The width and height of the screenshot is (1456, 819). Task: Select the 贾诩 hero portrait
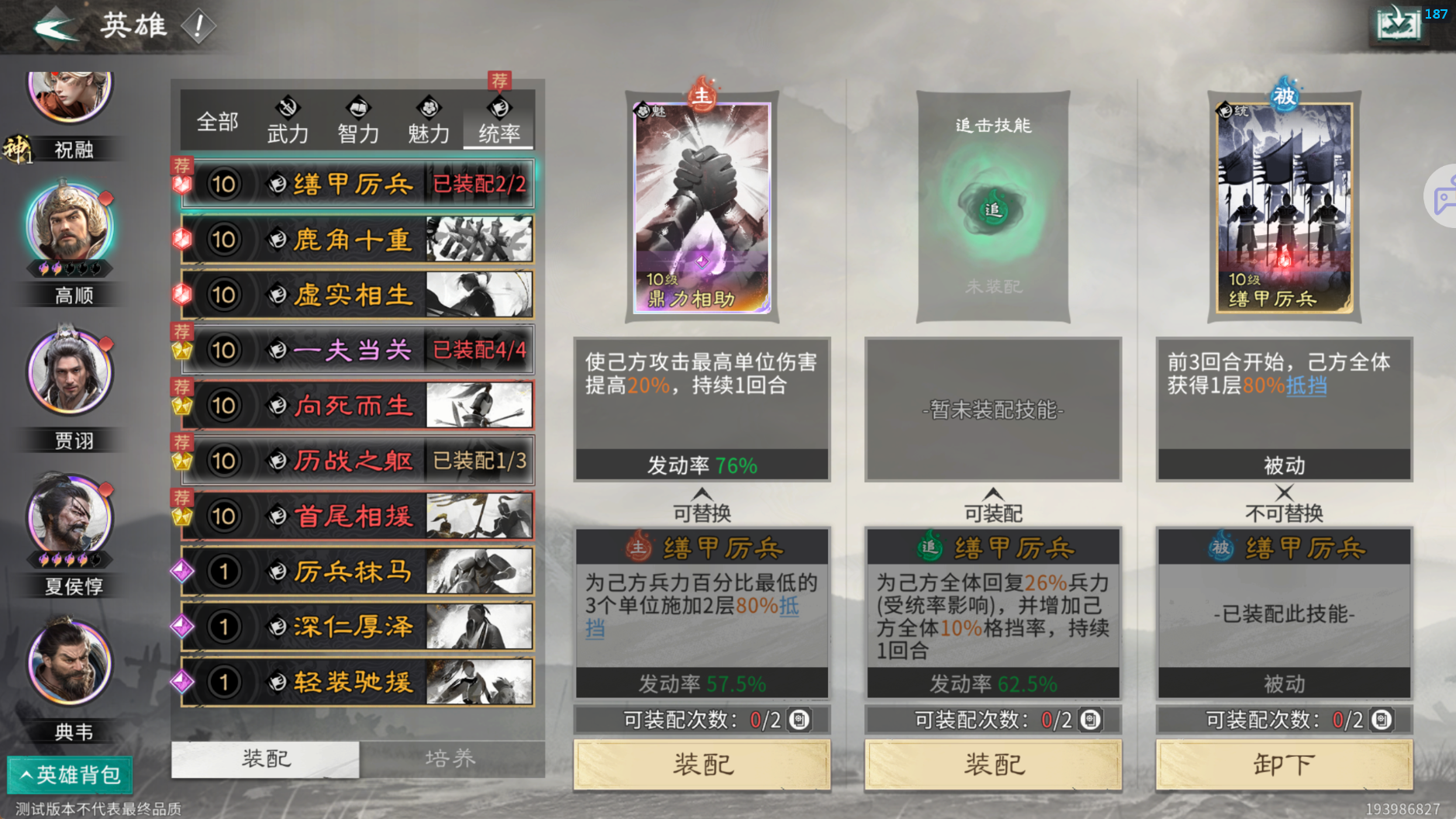click(x=70, y=372)
